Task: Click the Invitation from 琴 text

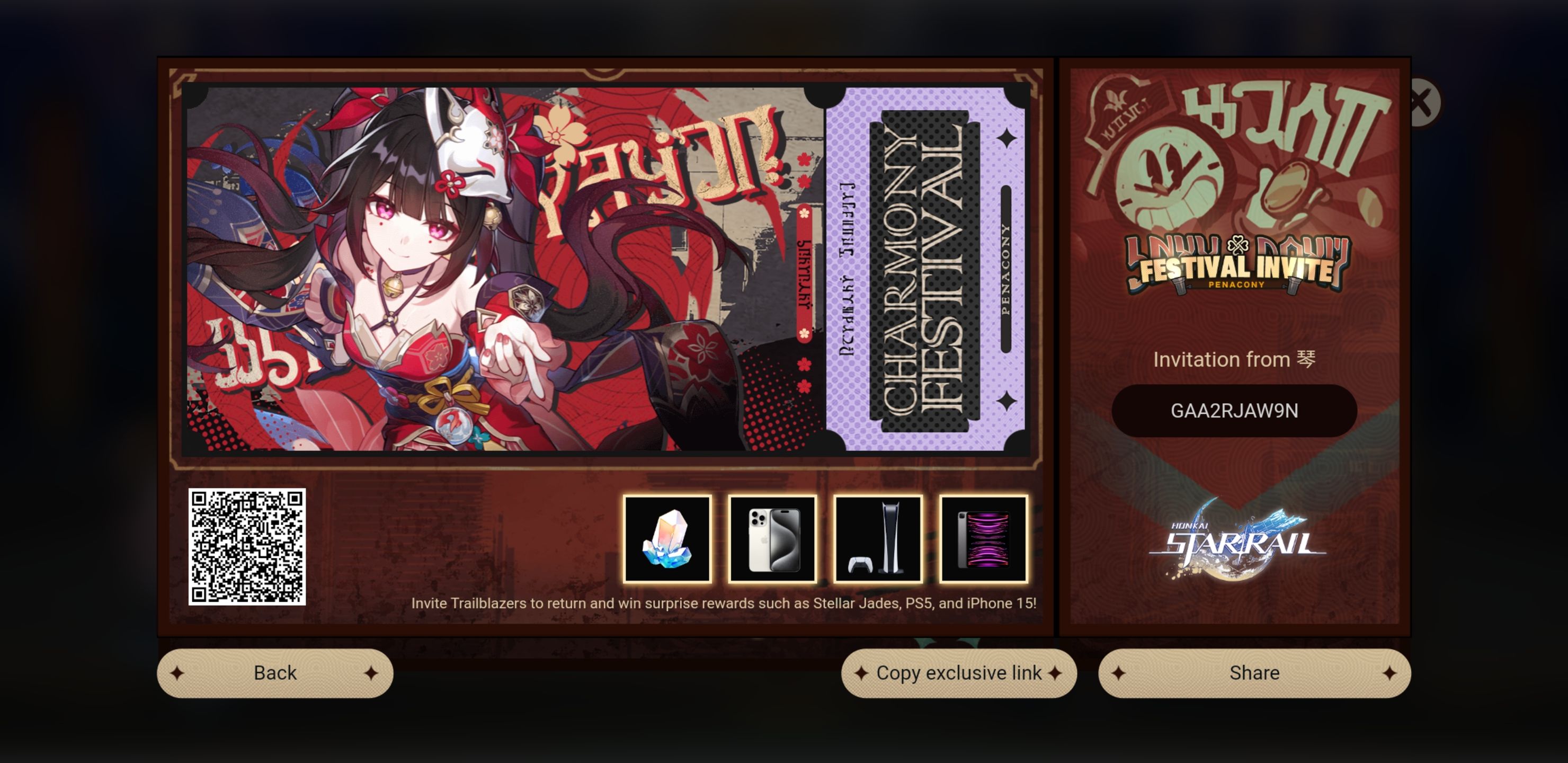Action: click(1233, 359)
